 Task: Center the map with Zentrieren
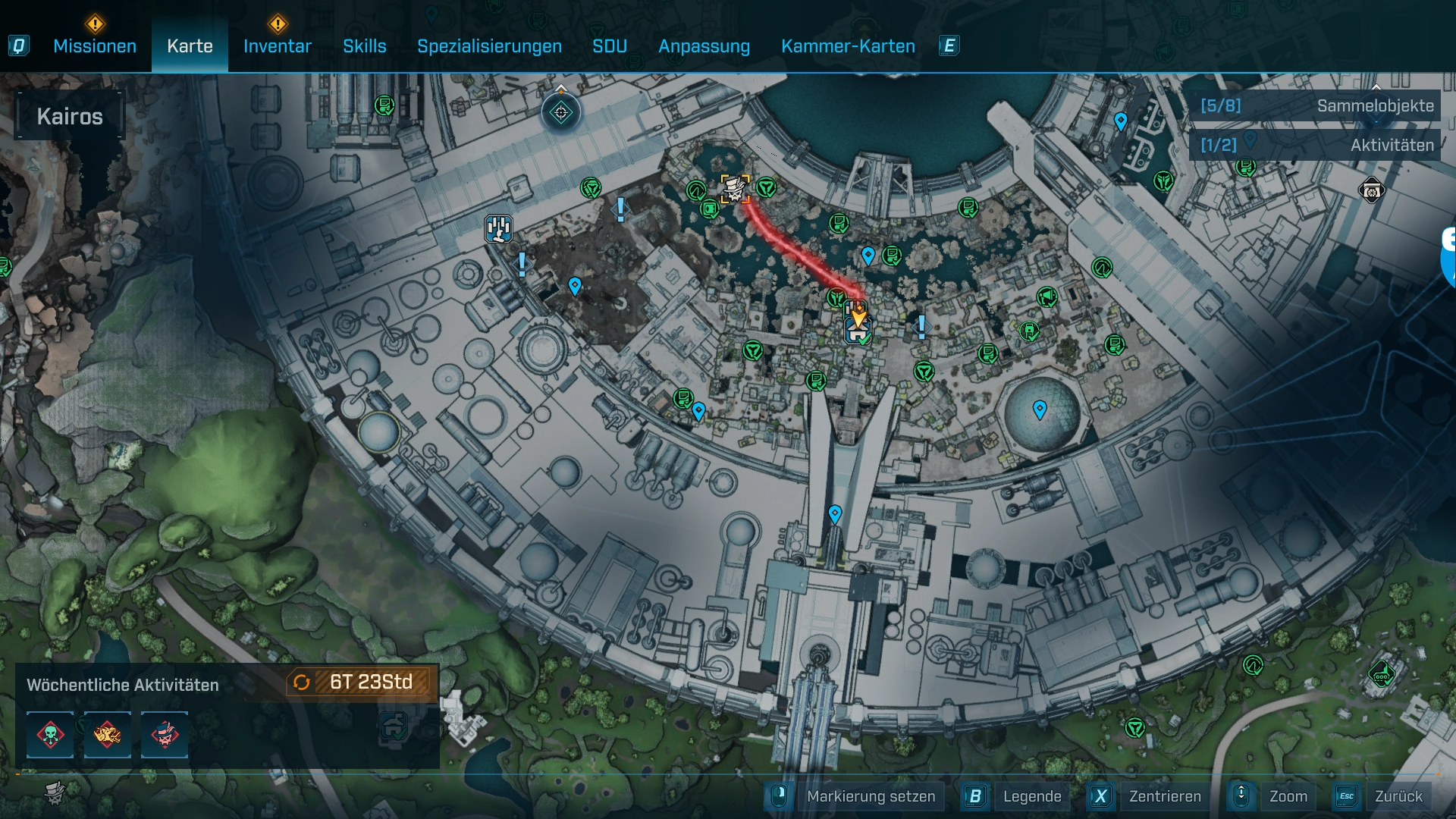1164,796
